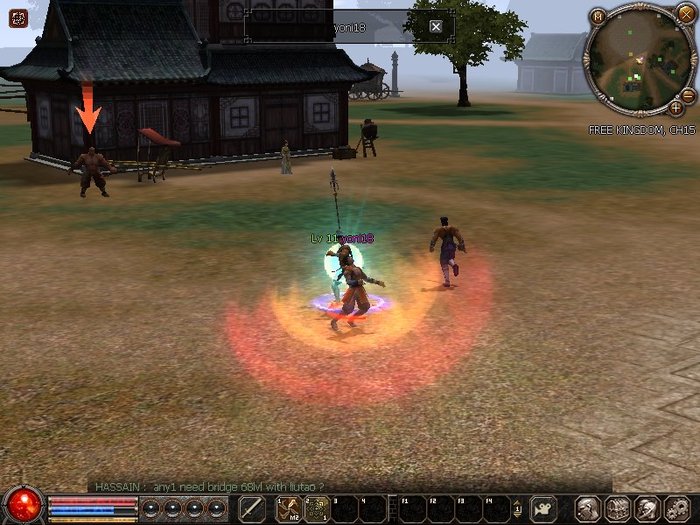Viewport: 700px width, 525px height.
Task: Zoom in the minimap with the plus button
Action: [677, 106]
